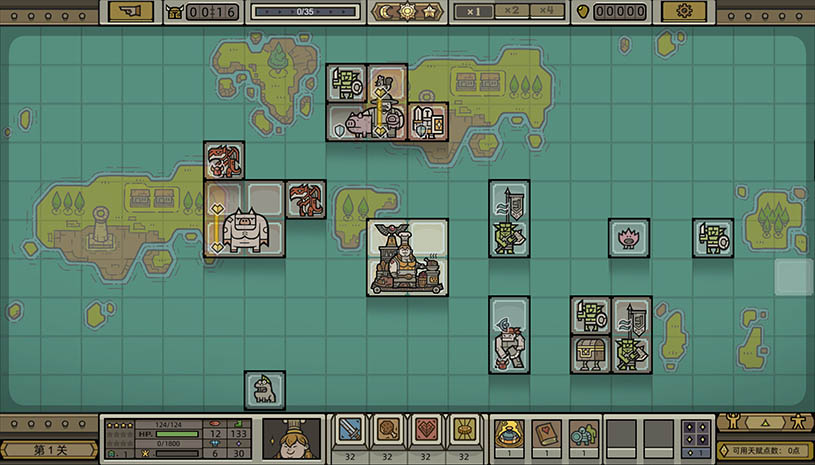This screenshot has height=465, width=815.
Task: Select the red heart skill card
Action: [x=425, y=431]
